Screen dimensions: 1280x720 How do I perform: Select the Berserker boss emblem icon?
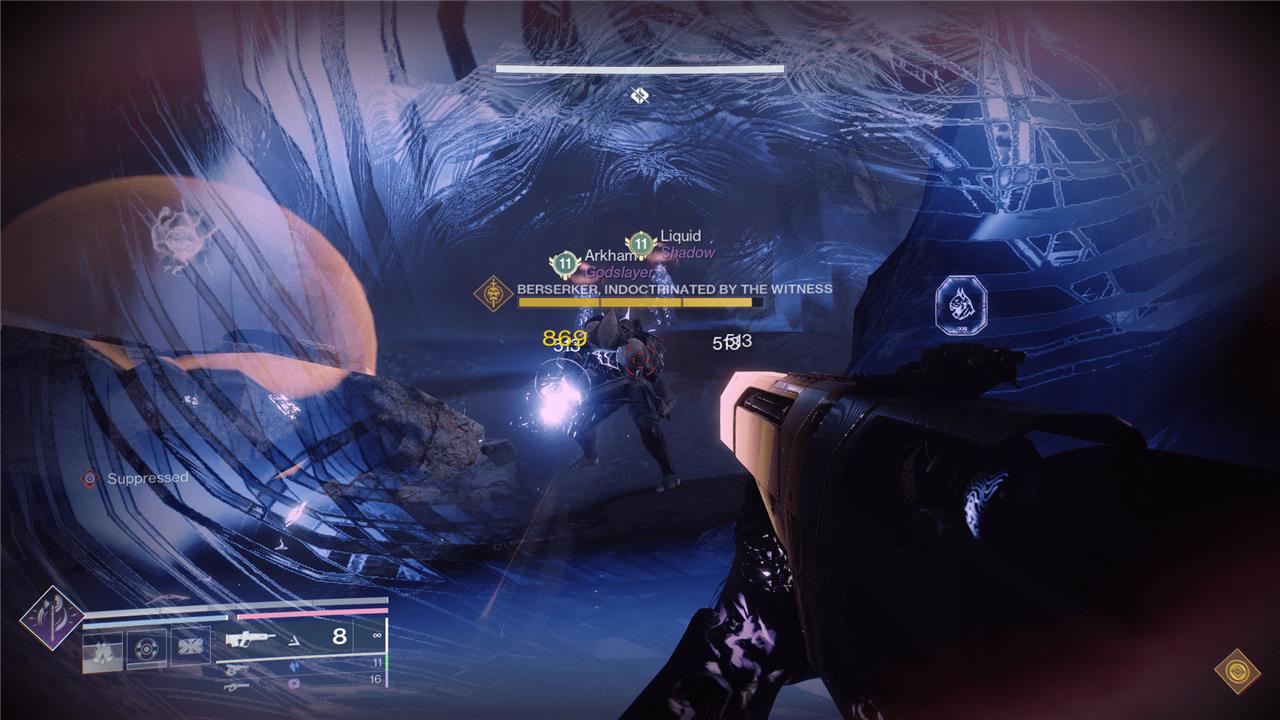pyautogui.click(x=492, y=294)
